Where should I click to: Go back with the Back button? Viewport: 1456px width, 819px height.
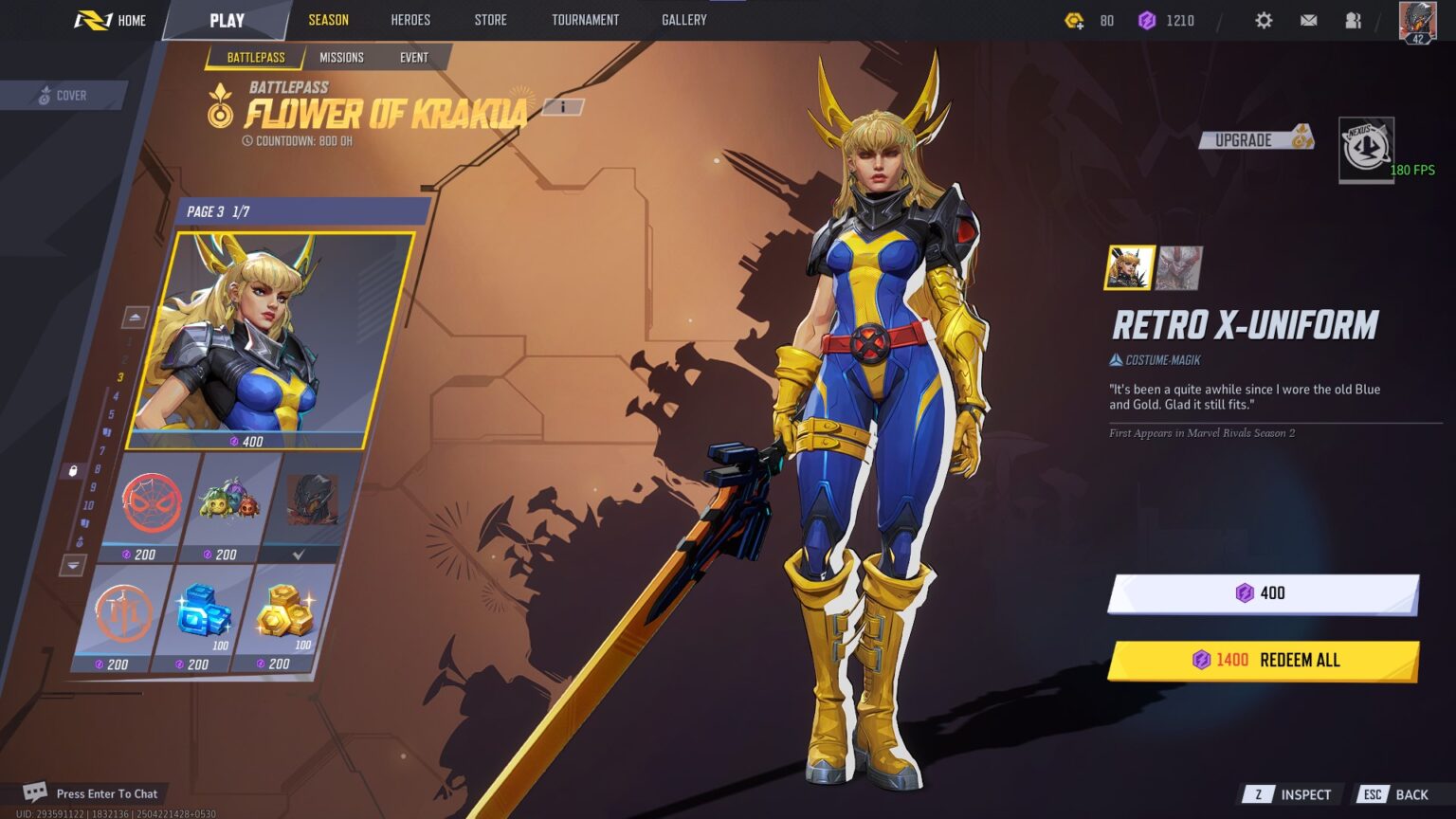1395,794
